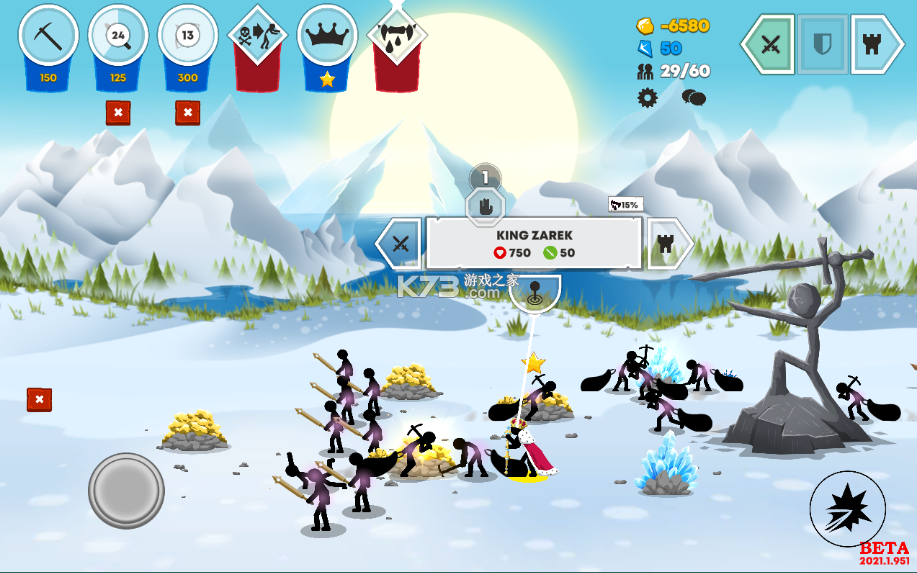Tap the hand hold icon above King Zarek
This screenshot has width=917, height=573.
coord(485,207)
